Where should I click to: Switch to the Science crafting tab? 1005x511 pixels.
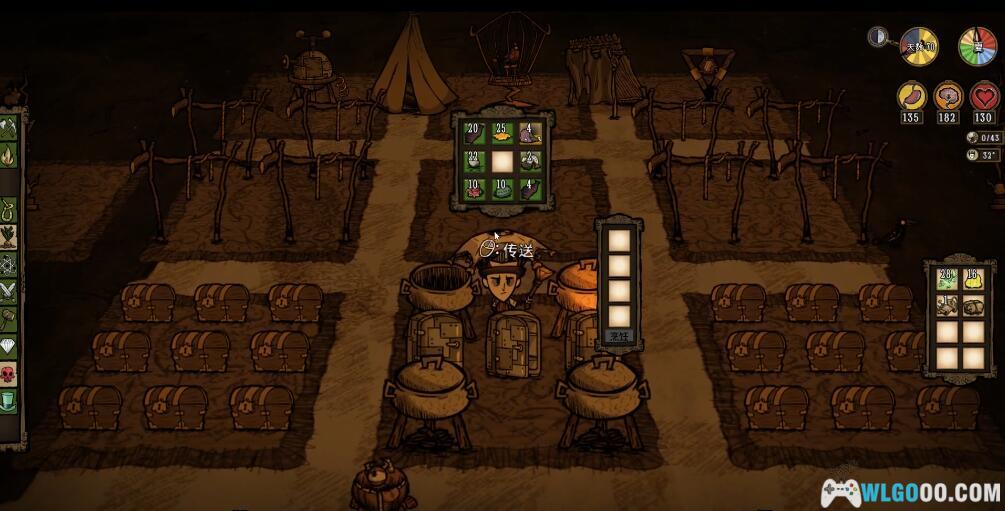tap(8, 264)
